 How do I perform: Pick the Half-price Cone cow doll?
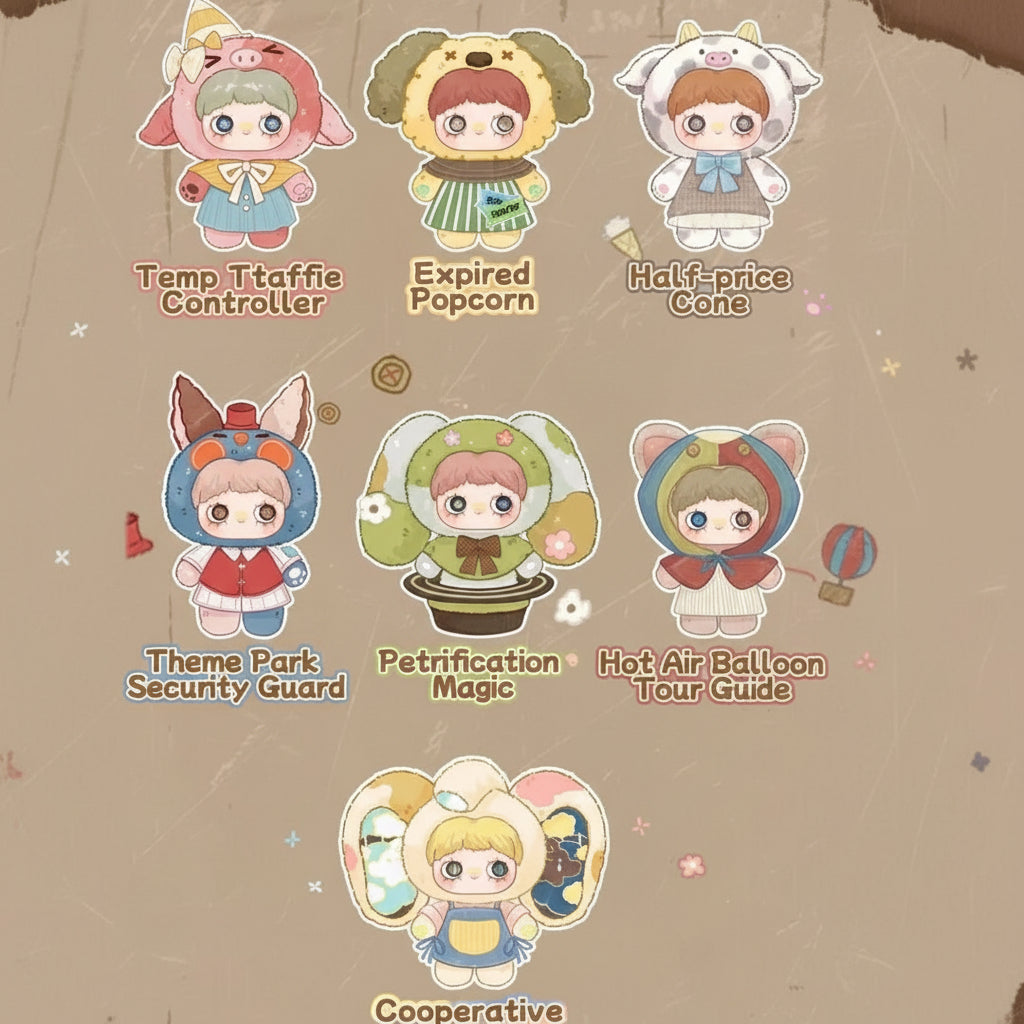718,140
